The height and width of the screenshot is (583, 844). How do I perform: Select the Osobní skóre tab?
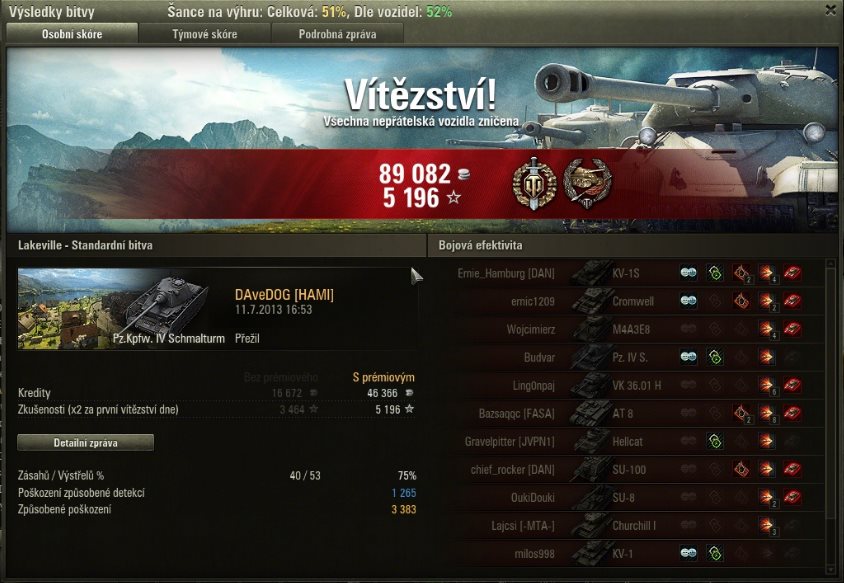pos(71,34)
